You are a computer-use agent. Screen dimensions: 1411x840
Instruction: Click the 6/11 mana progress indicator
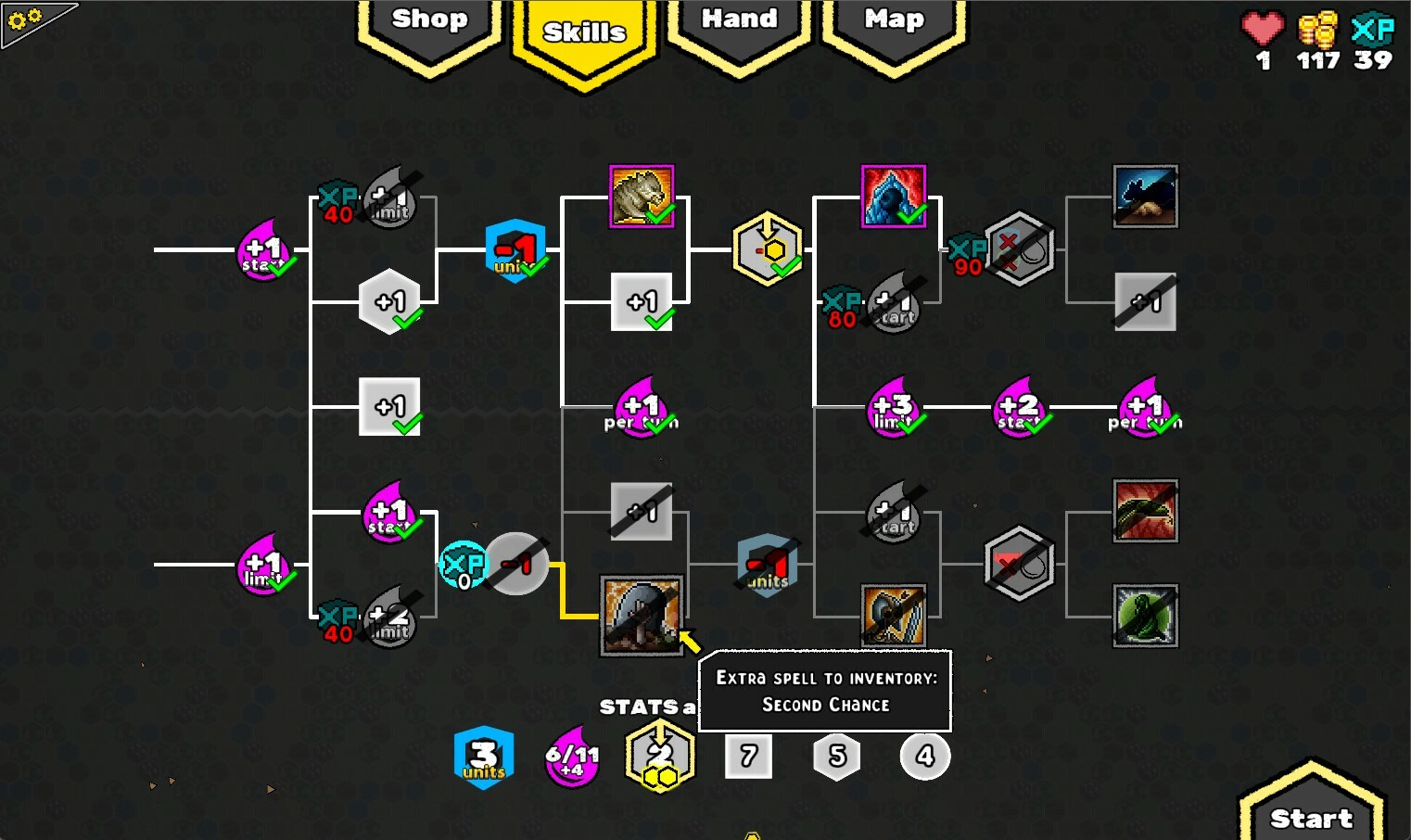[x=571, y=756]
